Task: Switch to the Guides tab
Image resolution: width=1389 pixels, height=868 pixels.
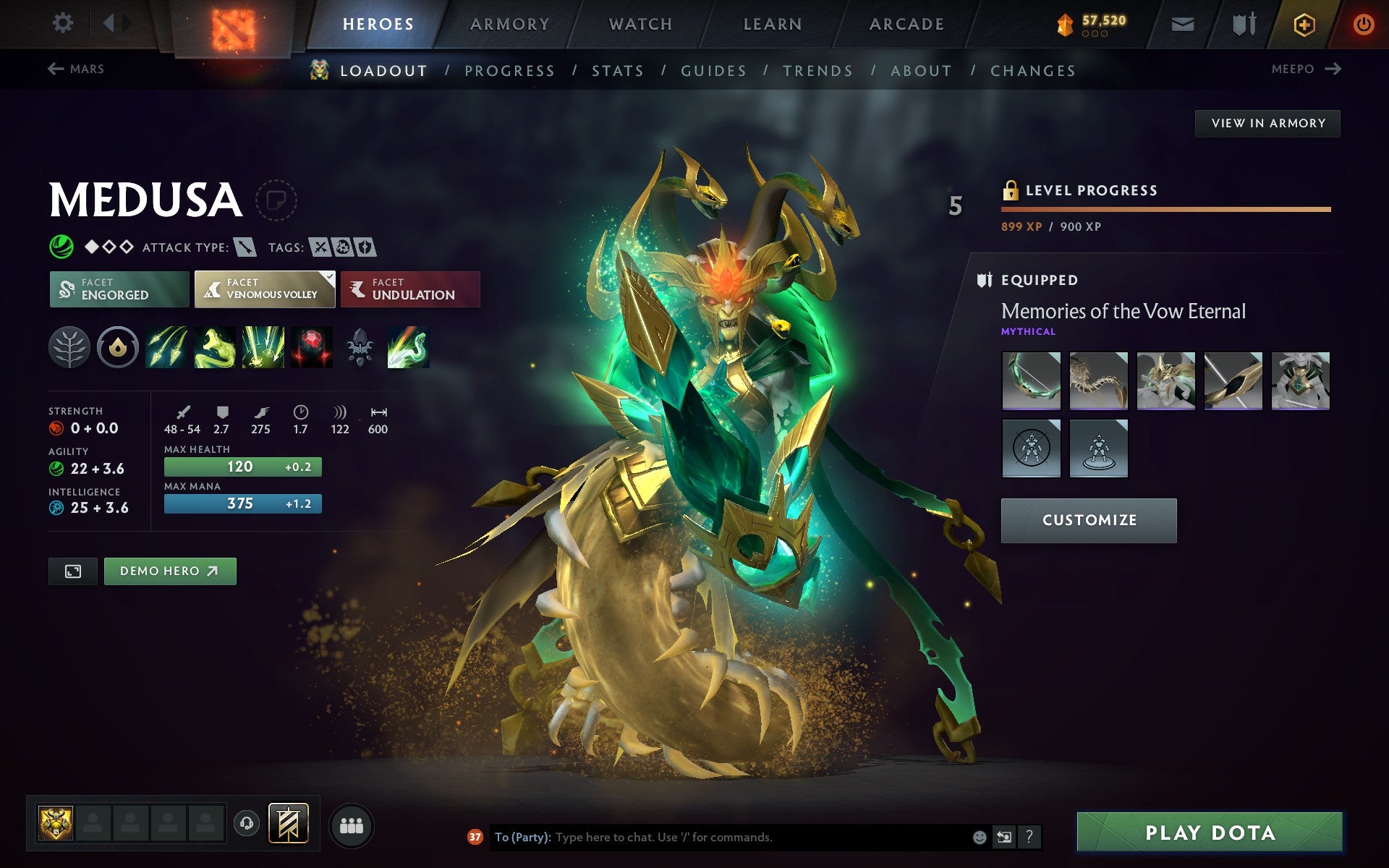Action: [x=712, y=70]
